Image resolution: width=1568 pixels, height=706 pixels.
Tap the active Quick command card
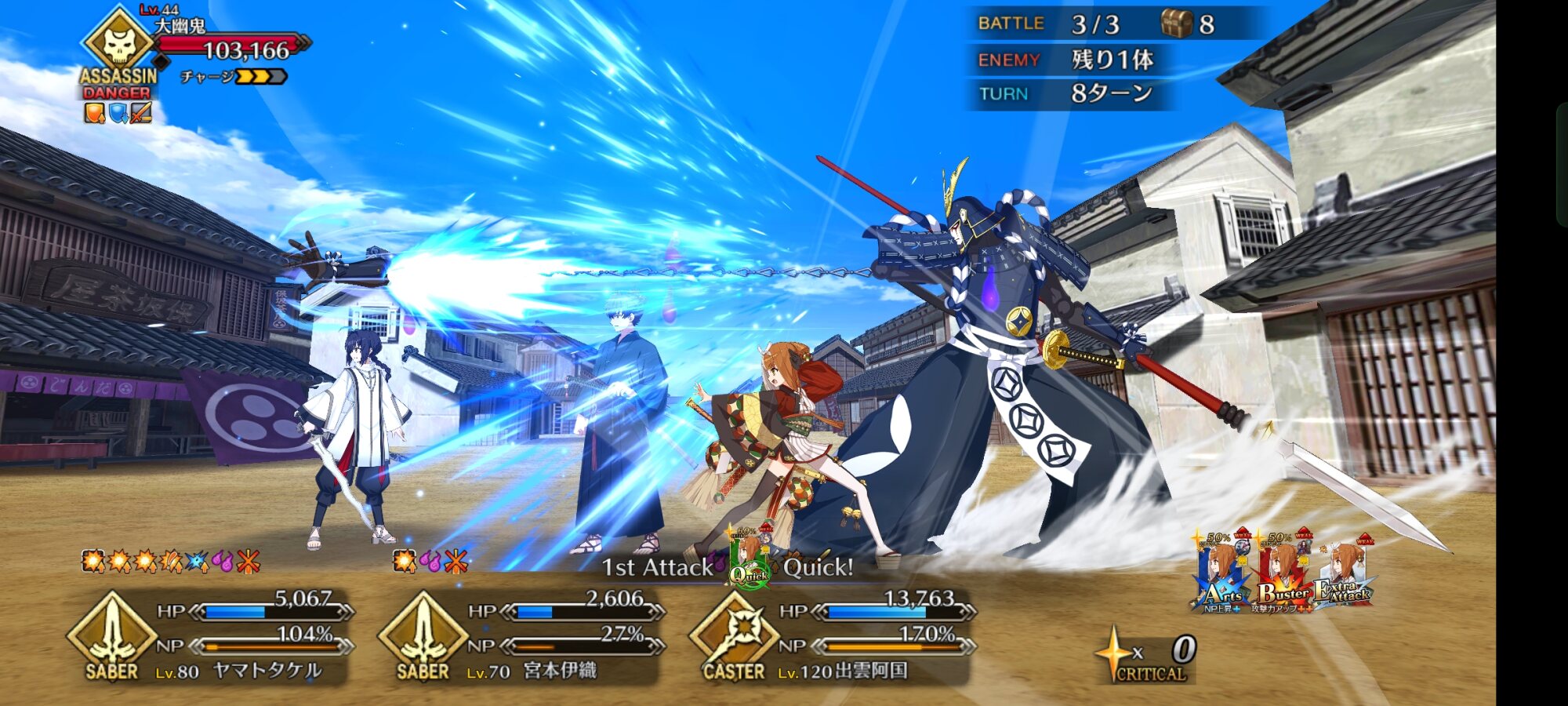(749, 559)
